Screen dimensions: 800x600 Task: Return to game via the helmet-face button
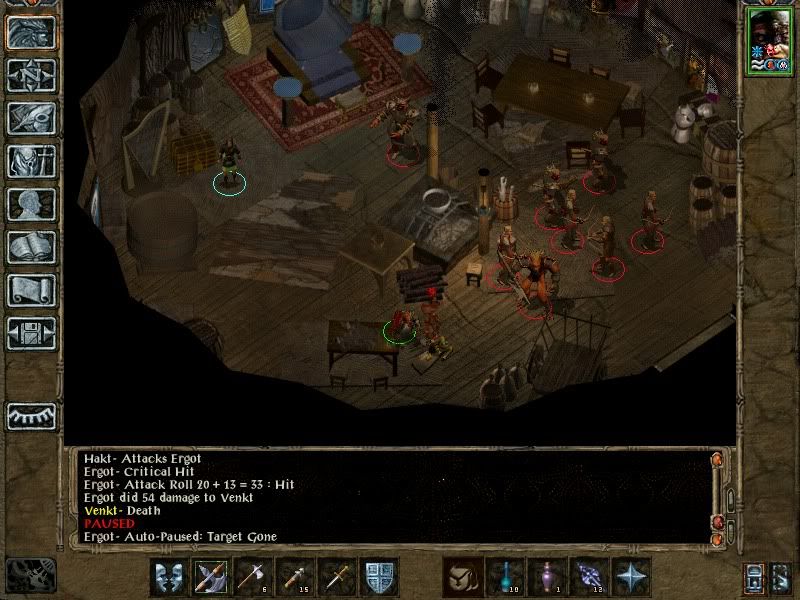31,32
